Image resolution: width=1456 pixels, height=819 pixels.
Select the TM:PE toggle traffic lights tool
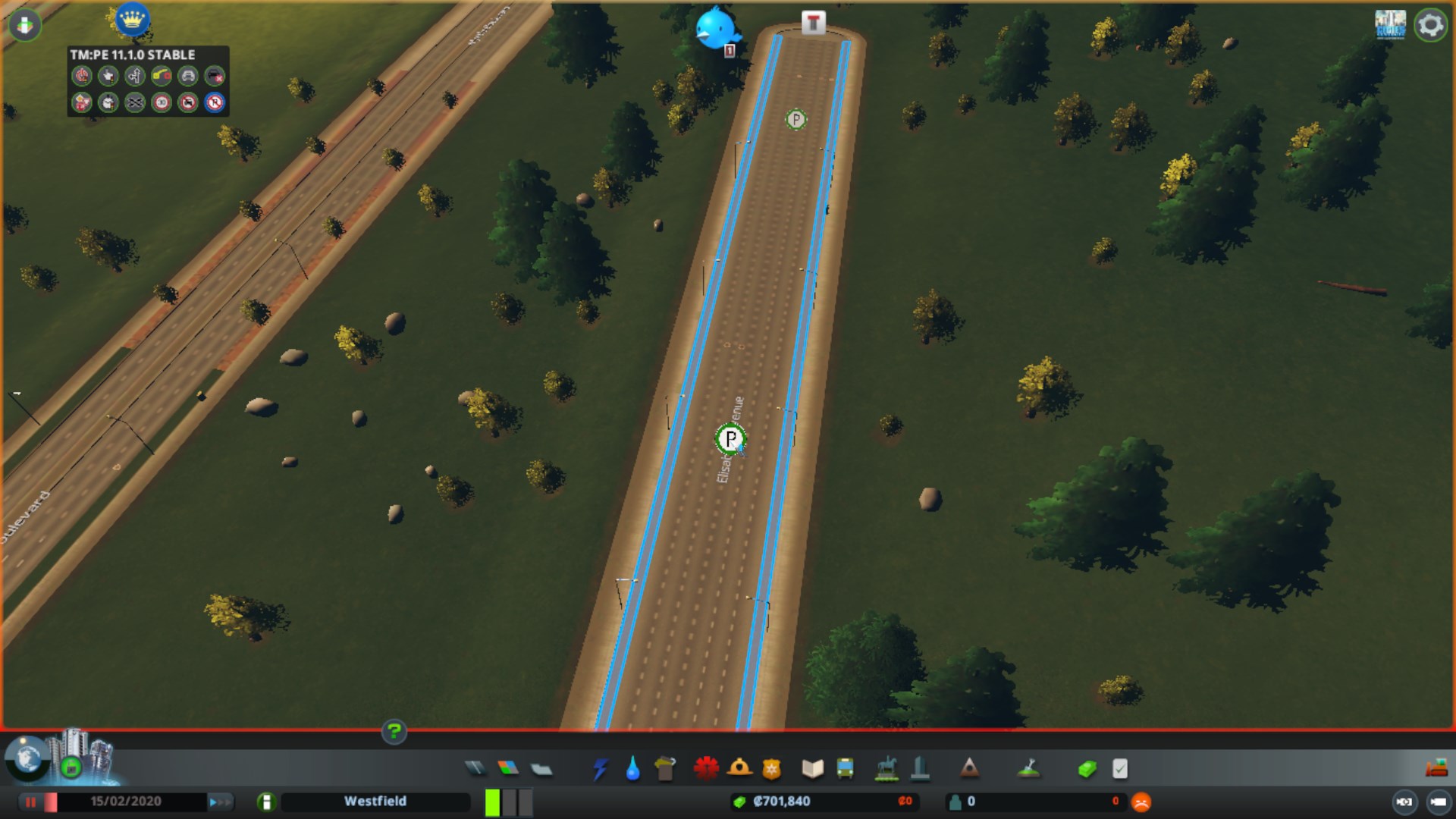click(x=82, y=77)
